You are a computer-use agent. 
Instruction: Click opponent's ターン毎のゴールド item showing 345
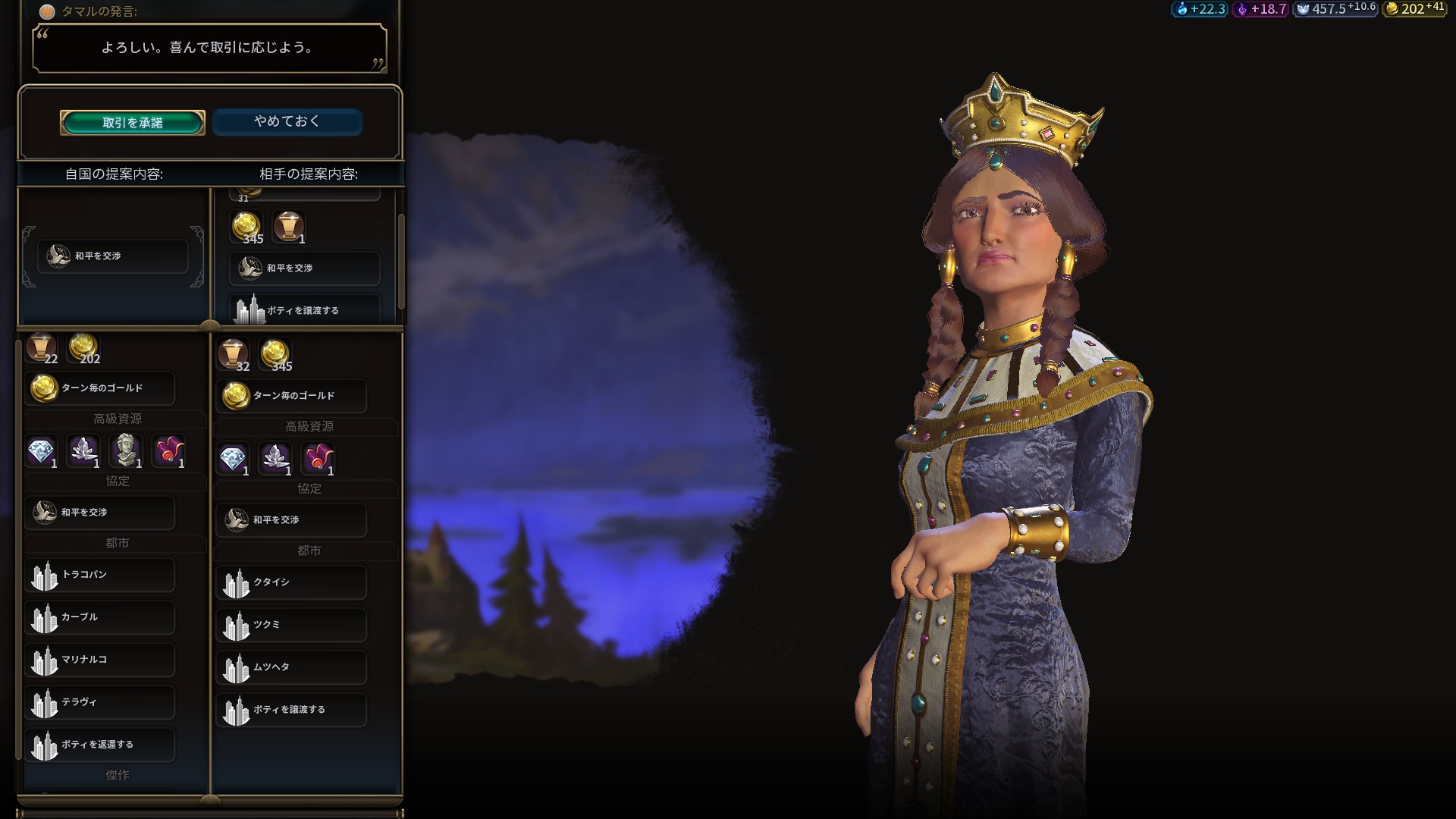tap(291, 396)
